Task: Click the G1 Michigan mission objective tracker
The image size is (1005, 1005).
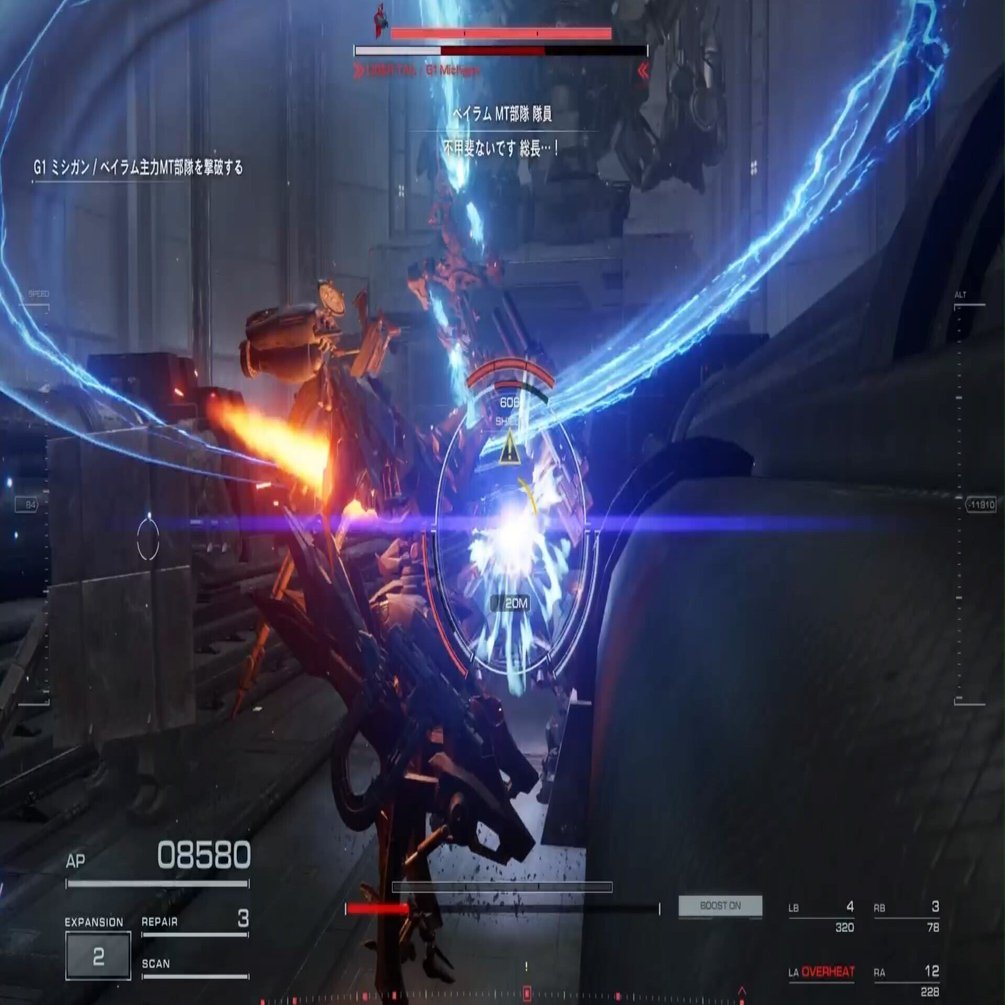Action: tap(138, 168)
